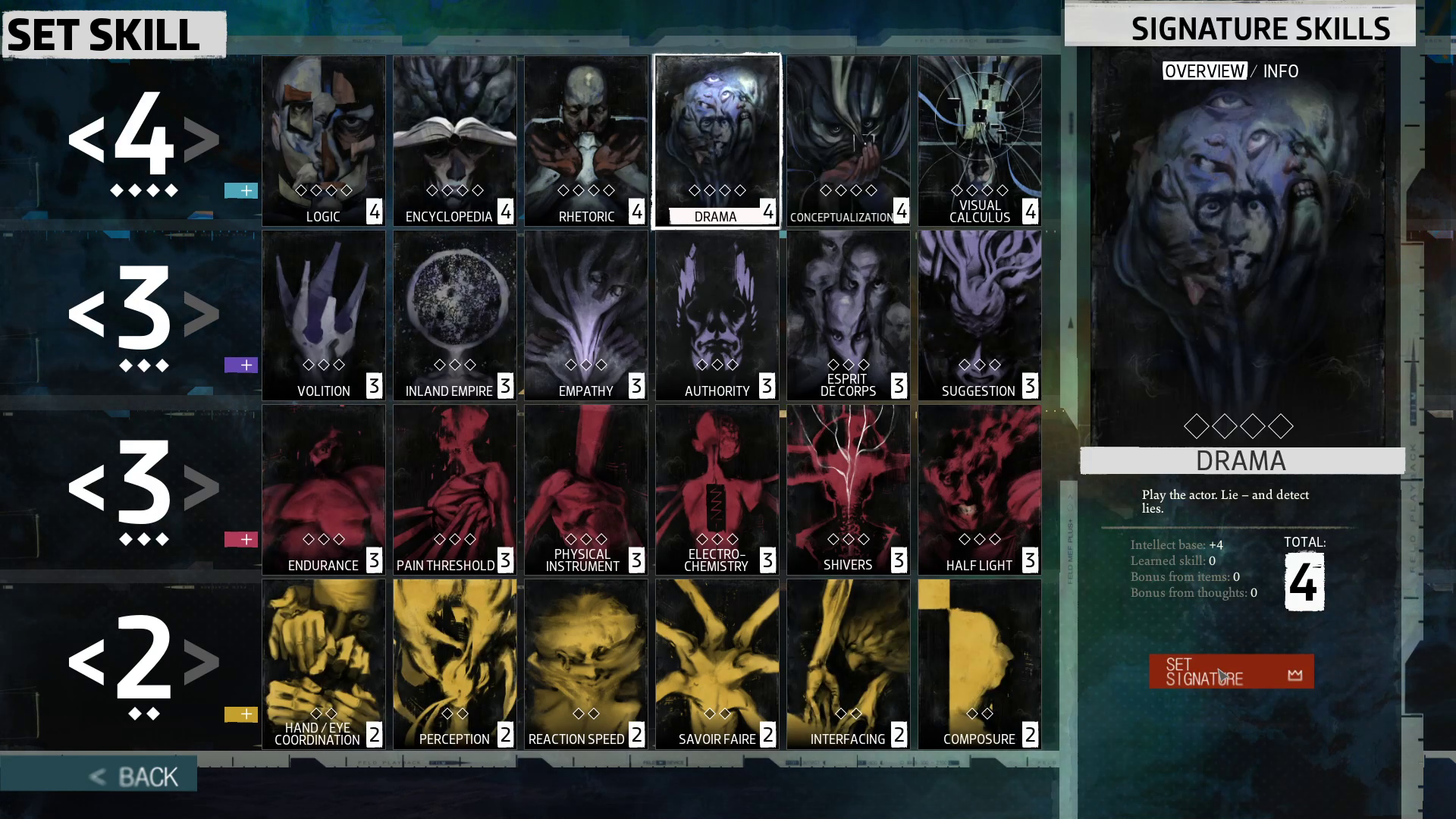The height and width of the screenshot is (819, 1456).
Task: Choose the Hand/Eye Coordination card
Action: 324,664
